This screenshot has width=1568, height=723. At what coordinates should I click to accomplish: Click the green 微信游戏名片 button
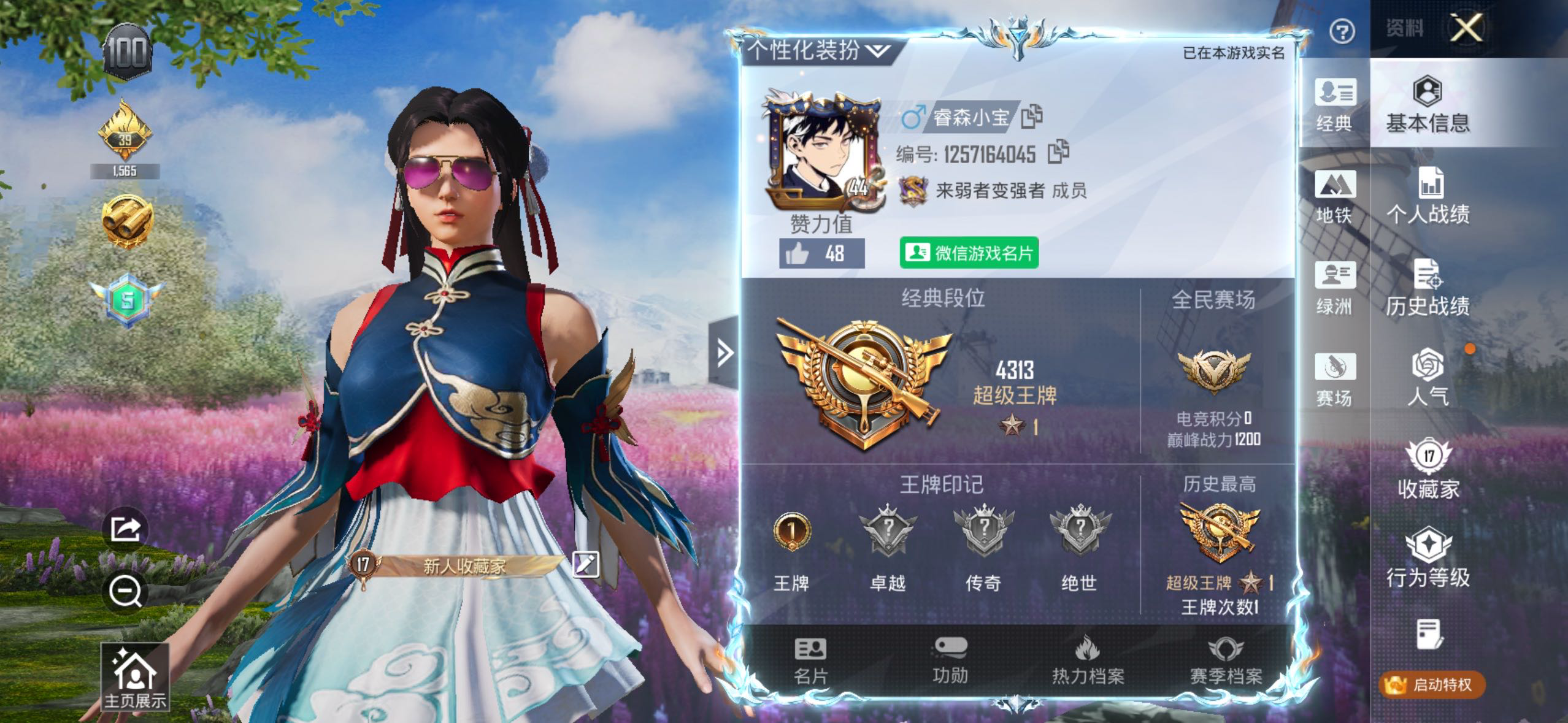(969, 253)
